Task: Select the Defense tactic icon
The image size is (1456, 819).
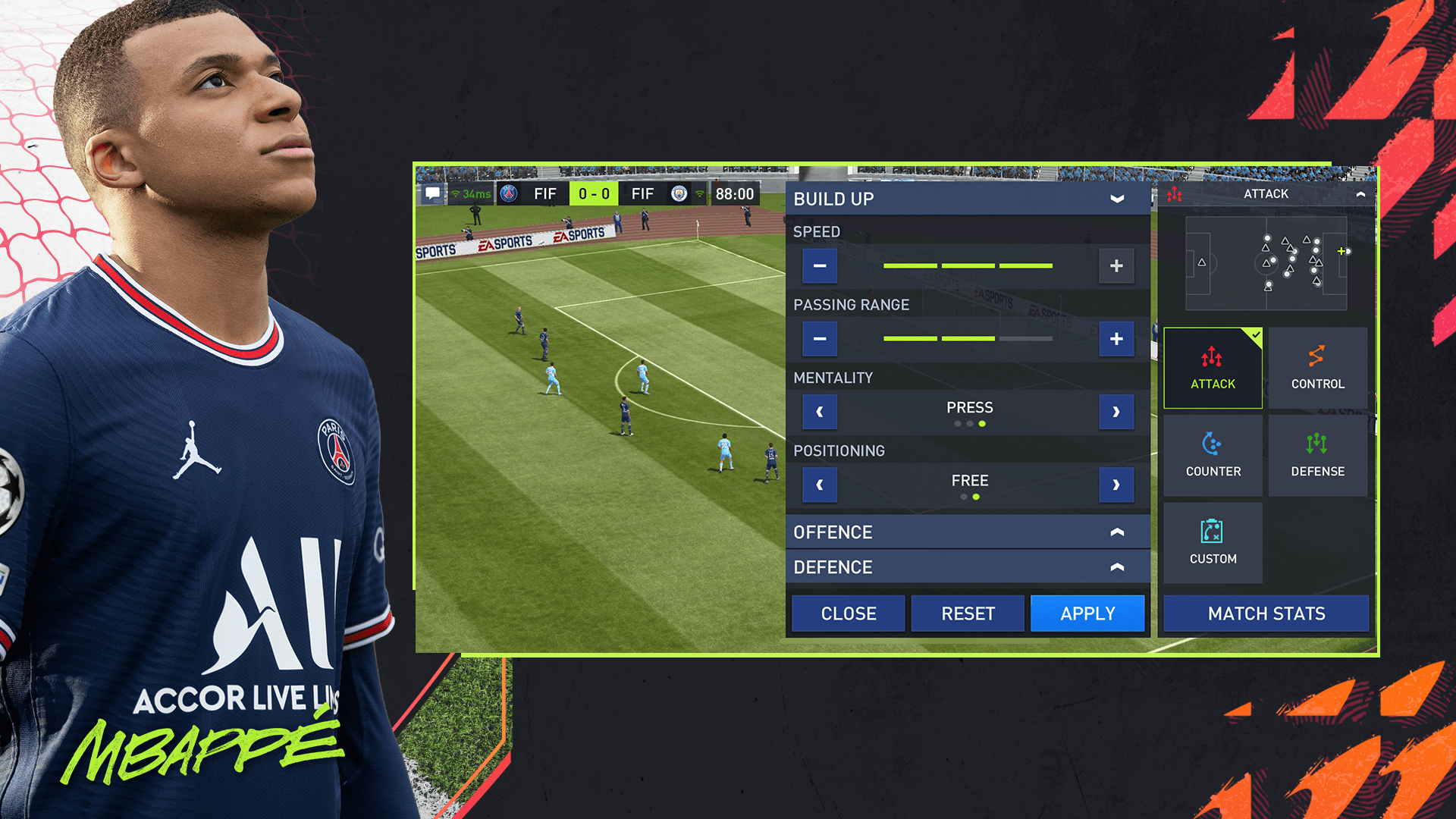Action: click(1318, 453)
